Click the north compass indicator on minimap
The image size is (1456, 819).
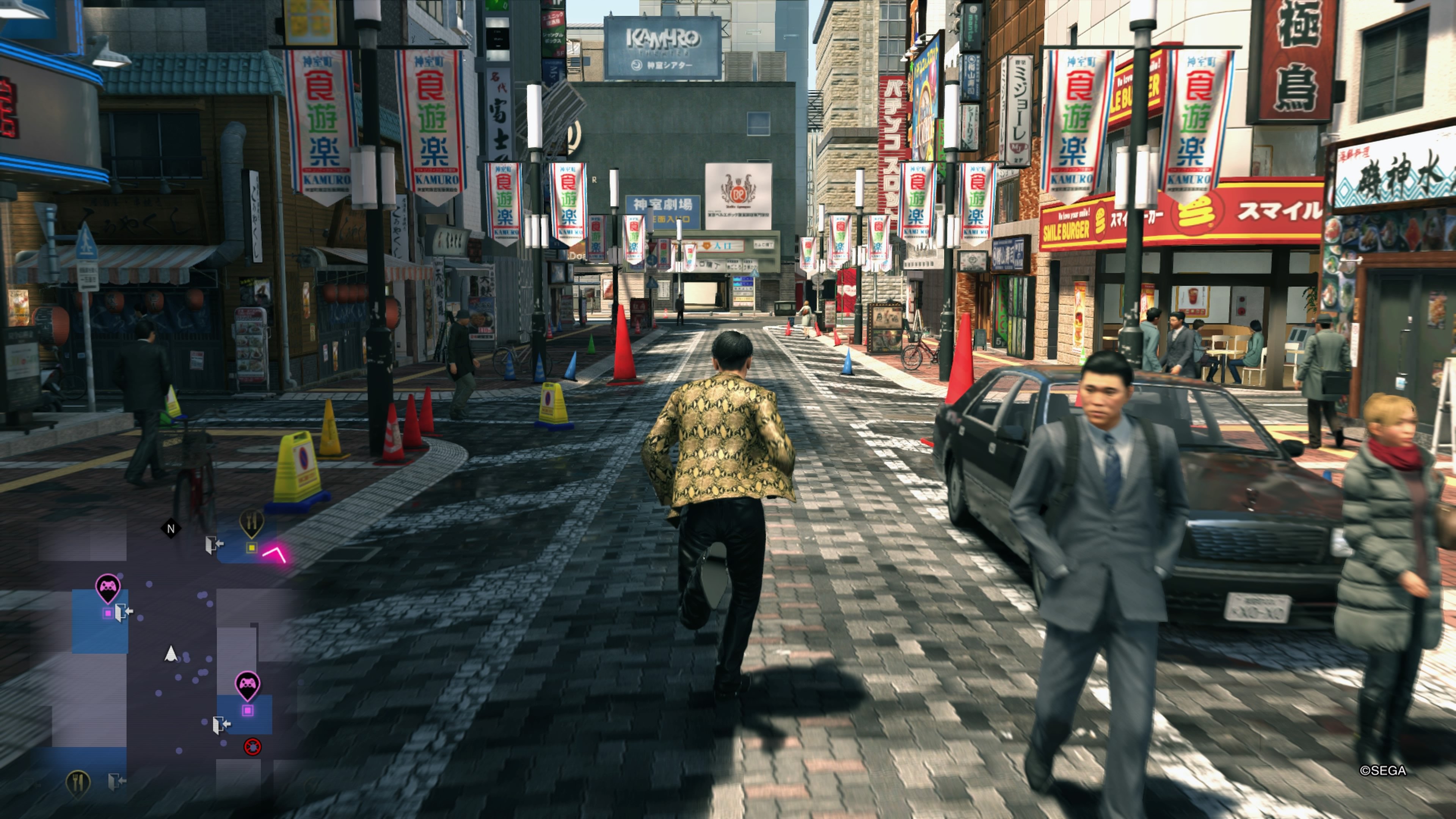[x=171, y=529]
